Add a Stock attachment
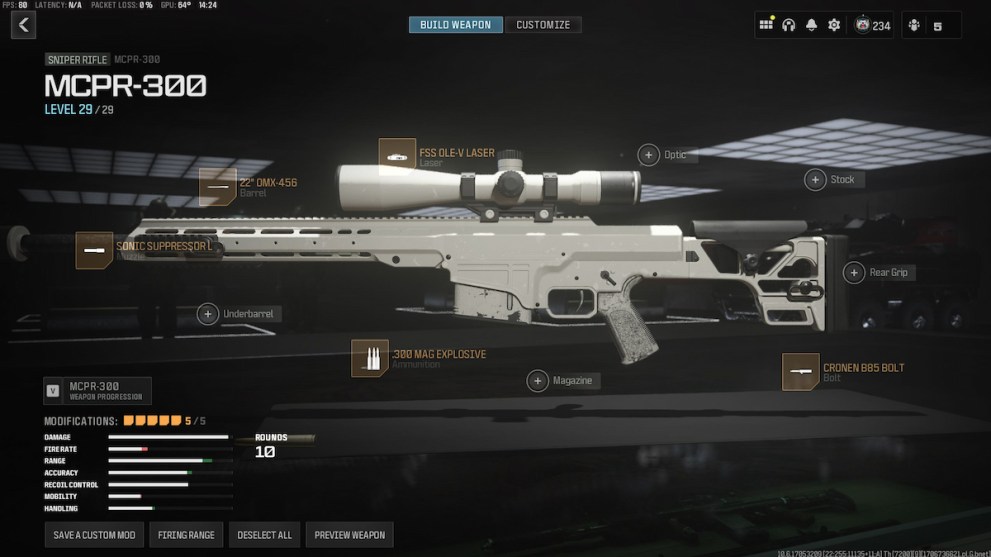The width and height of the screenshot is (991, 557). point(815,180)
